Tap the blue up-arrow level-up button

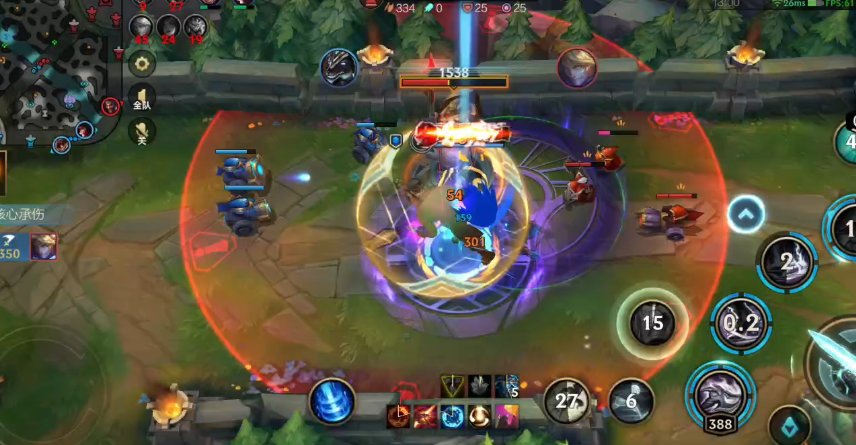pos(746,213)
